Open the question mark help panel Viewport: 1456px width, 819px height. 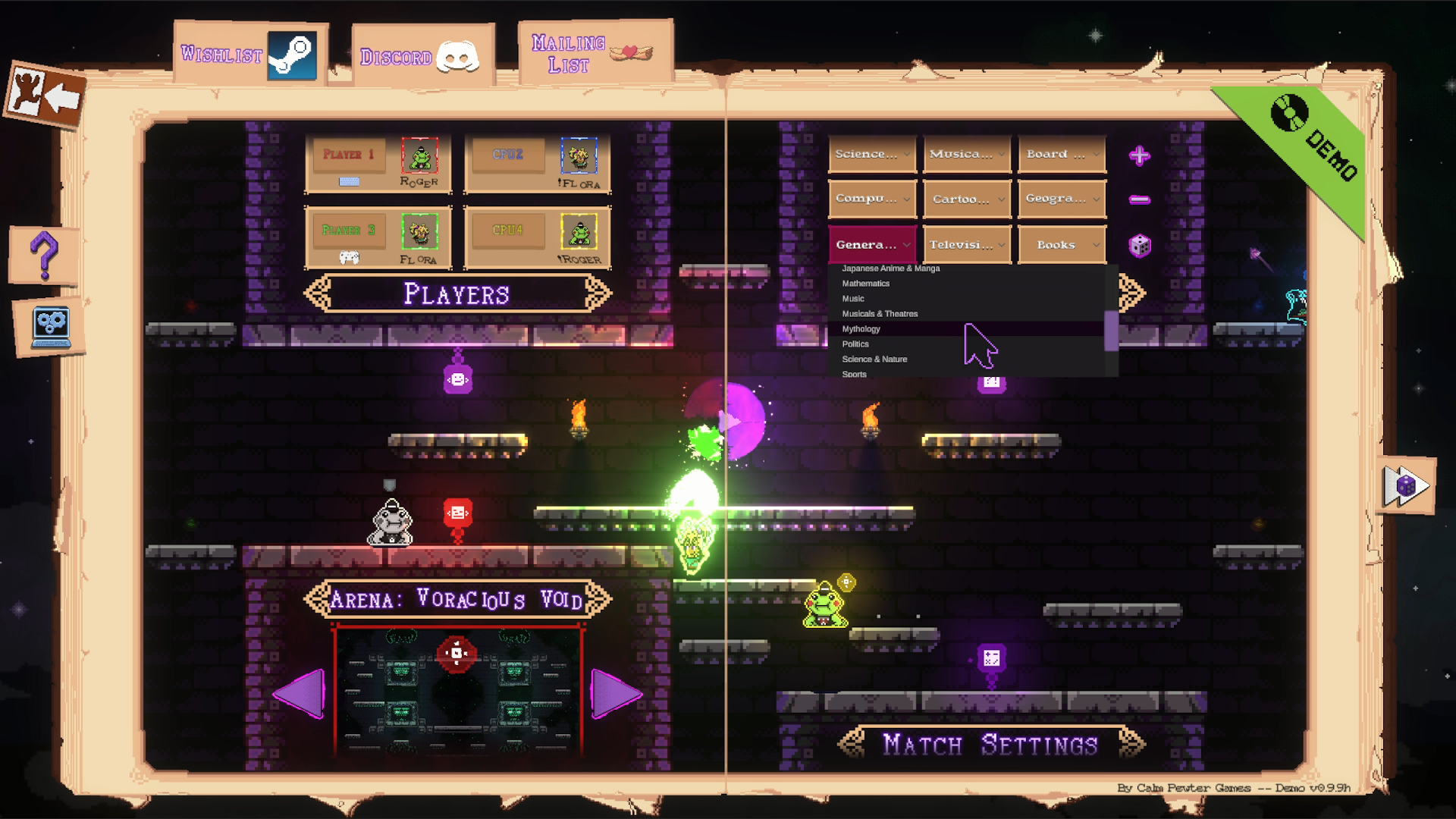(x=45, y=256)
